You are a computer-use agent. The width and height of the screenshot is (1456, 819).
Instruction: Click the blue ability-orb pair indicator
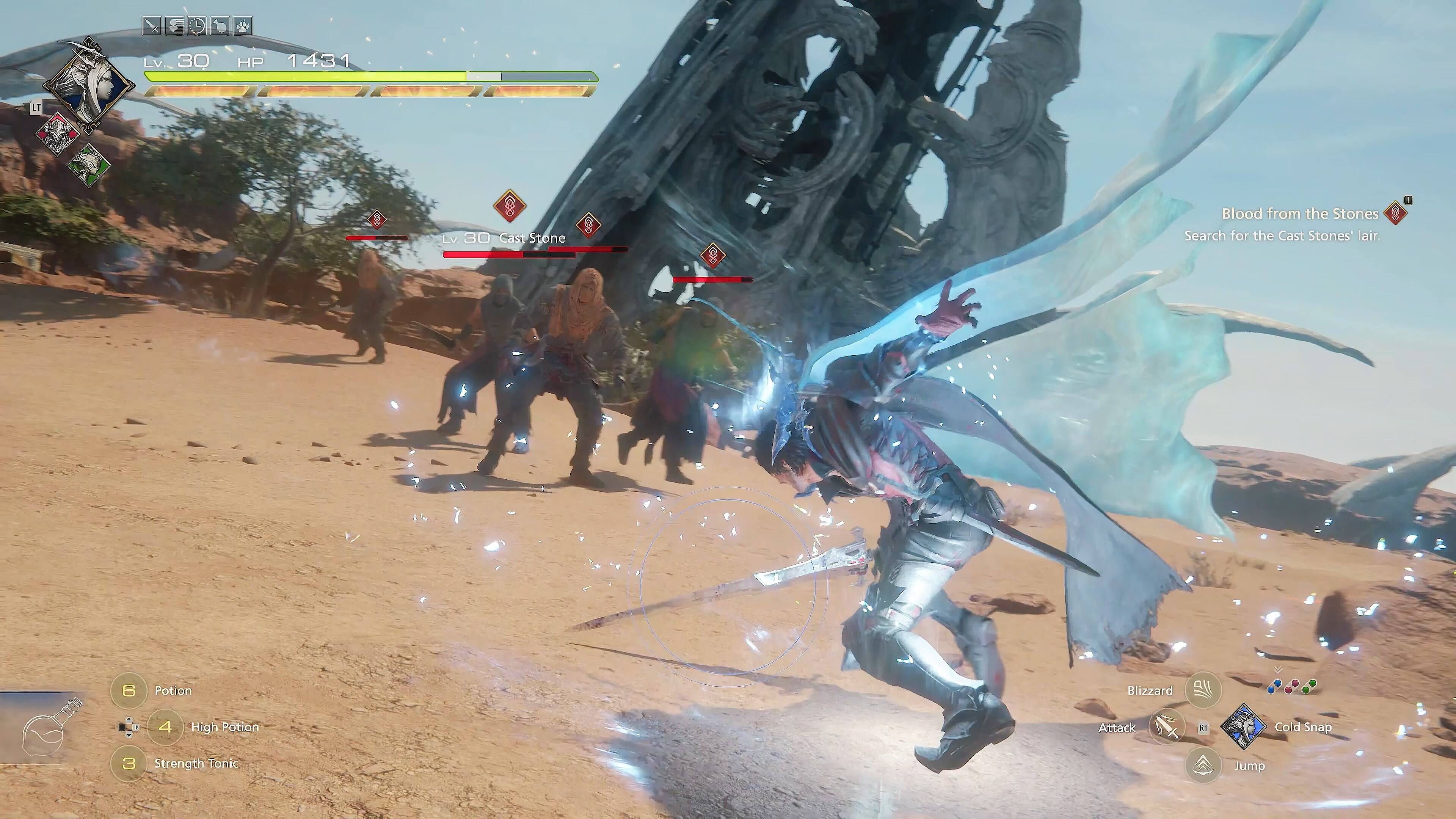coord(1274,687)
